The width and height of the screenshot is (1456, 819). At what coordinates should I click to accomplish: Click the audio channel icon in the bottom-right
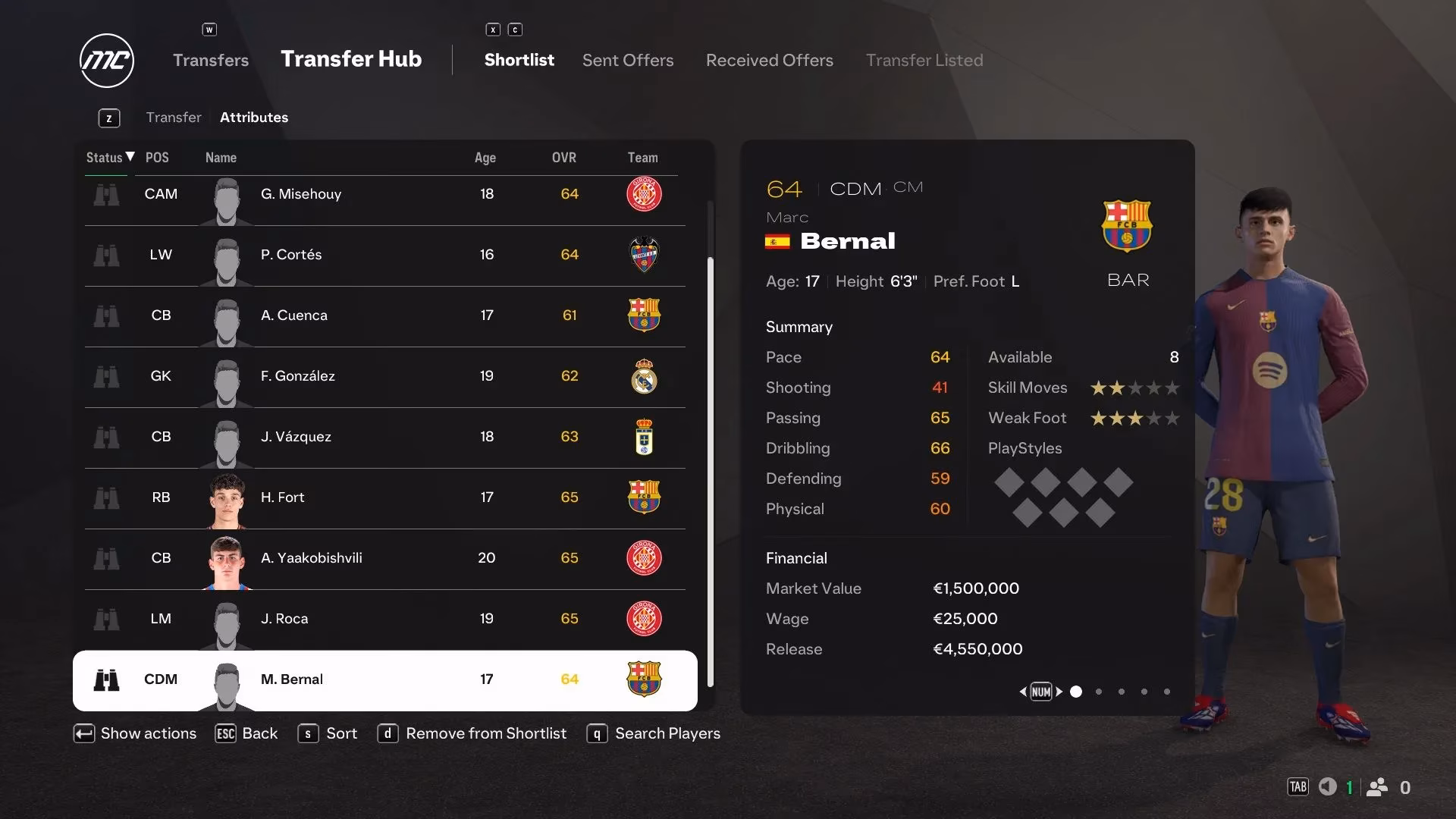coord(1327,787)
